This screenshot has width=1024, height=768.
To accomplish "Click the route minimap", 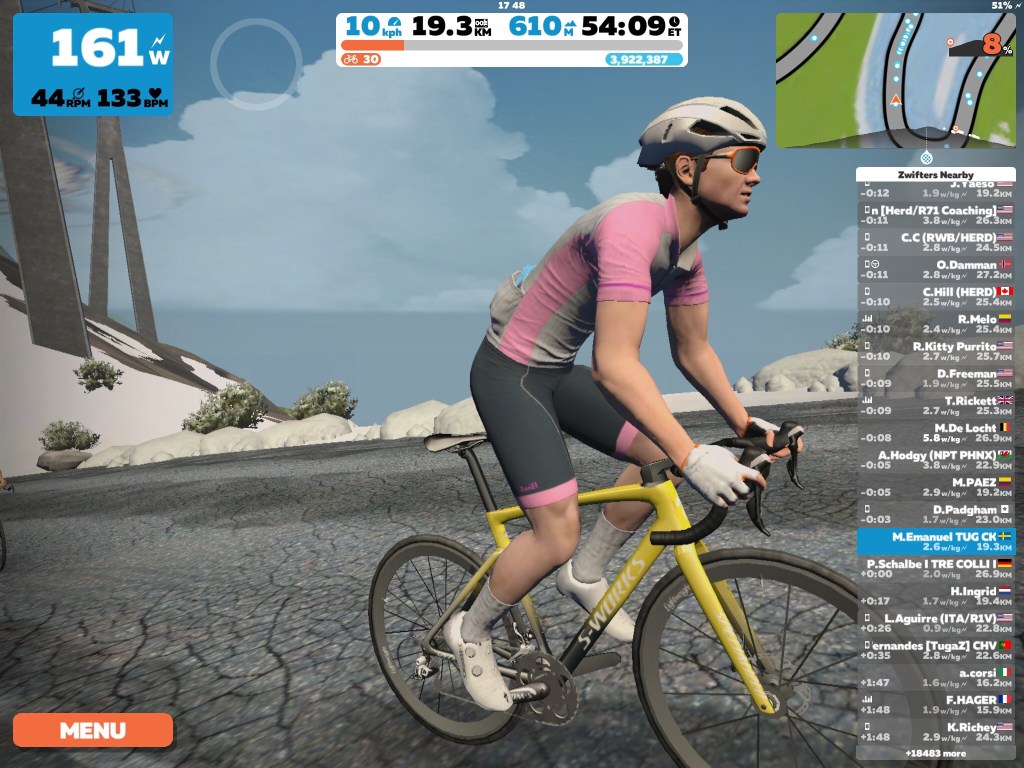I will [x=896, y=80].
